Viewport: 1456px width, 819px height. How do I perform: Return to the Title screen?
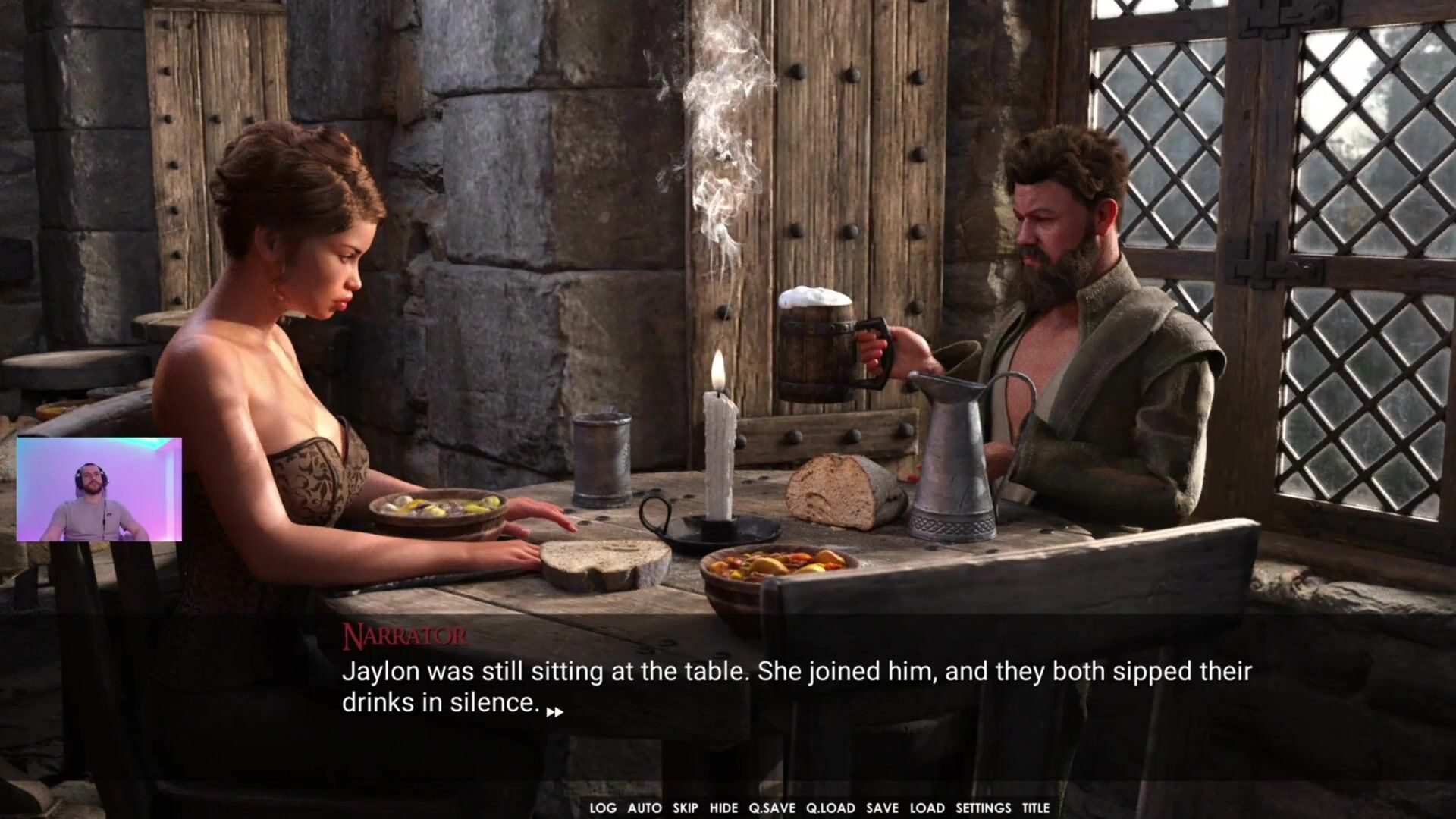tap(1035, 808)
